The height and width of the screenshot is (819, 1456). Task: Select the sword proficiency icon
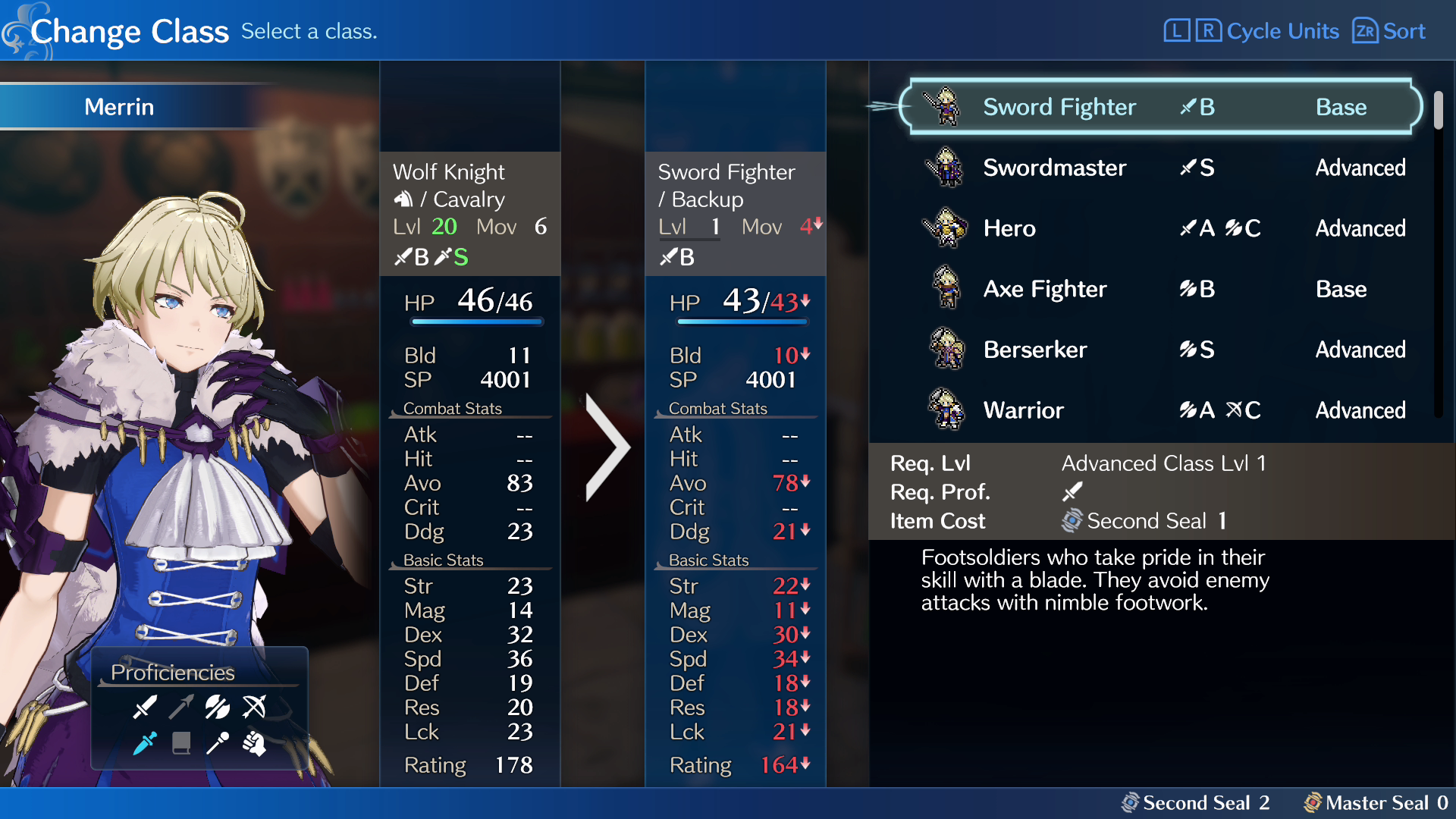pos(146,708)
